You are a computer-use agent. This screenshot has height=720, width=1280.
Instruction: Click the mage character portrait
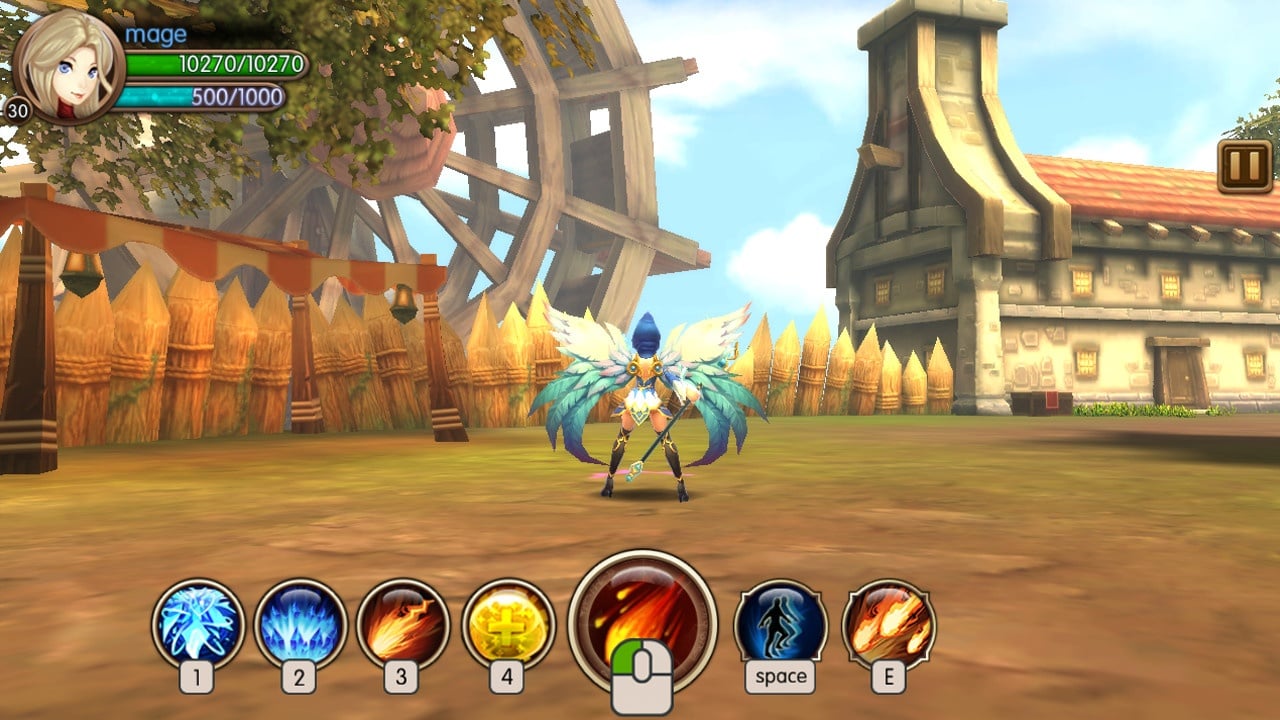pyautogui.click(x=68, y=66)
